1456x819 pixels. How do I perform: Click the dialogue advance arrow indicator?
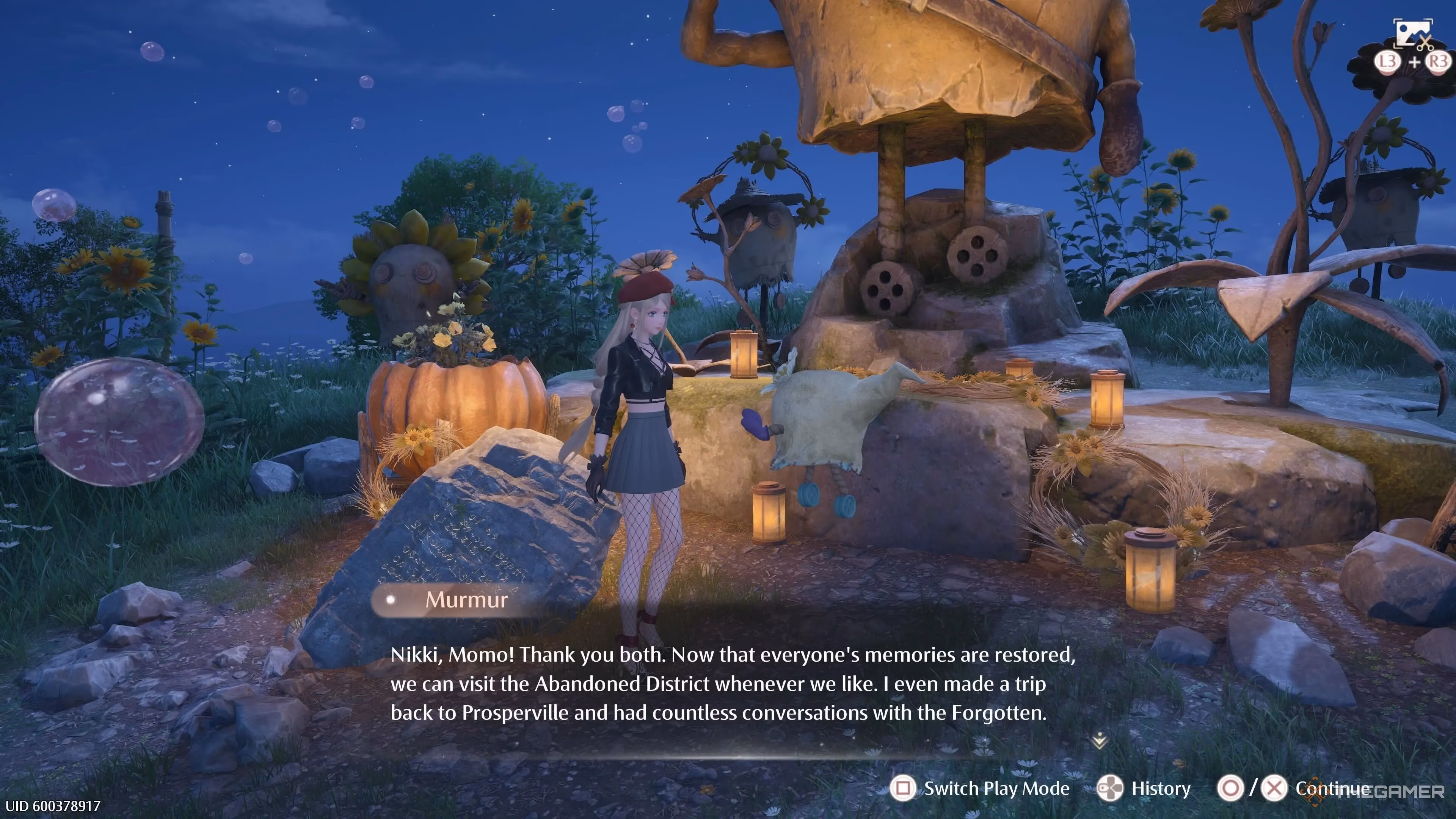(1099, 741)
